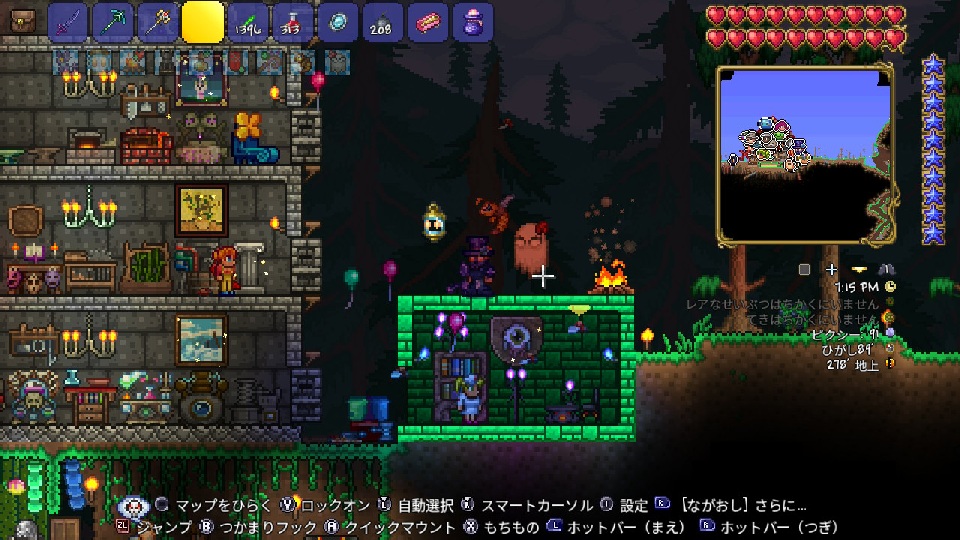Open the inventory chest icon
Screen dimensions: 960x540
[x=22, y=20]
